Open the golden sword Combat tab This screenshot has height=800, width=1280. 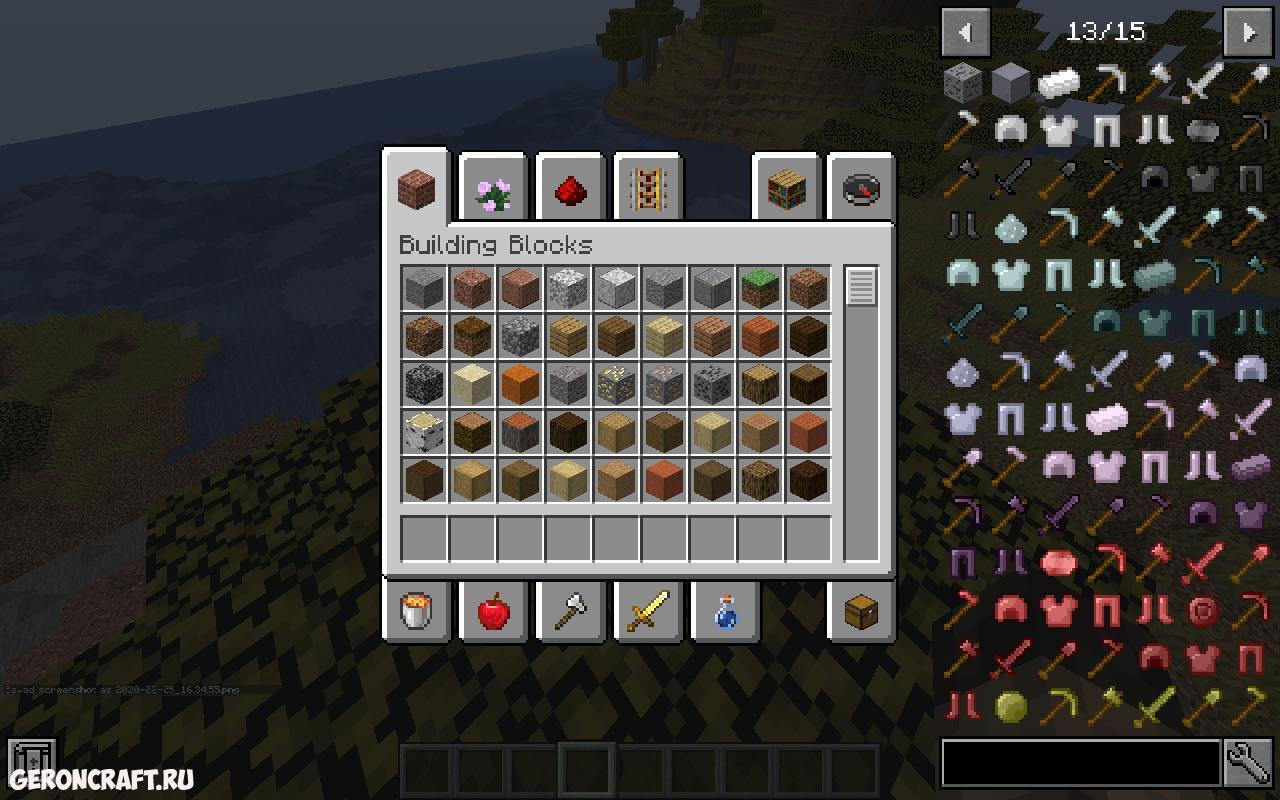click(648, 610)
